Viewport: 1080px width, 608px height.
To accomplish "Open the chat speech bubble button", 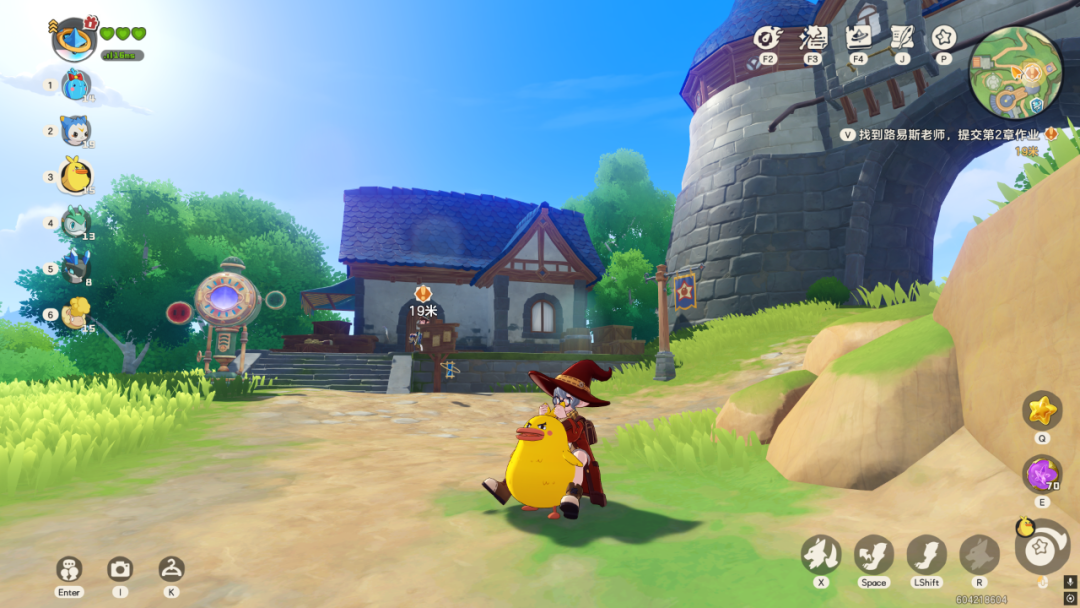I will (x=69, y=569).
